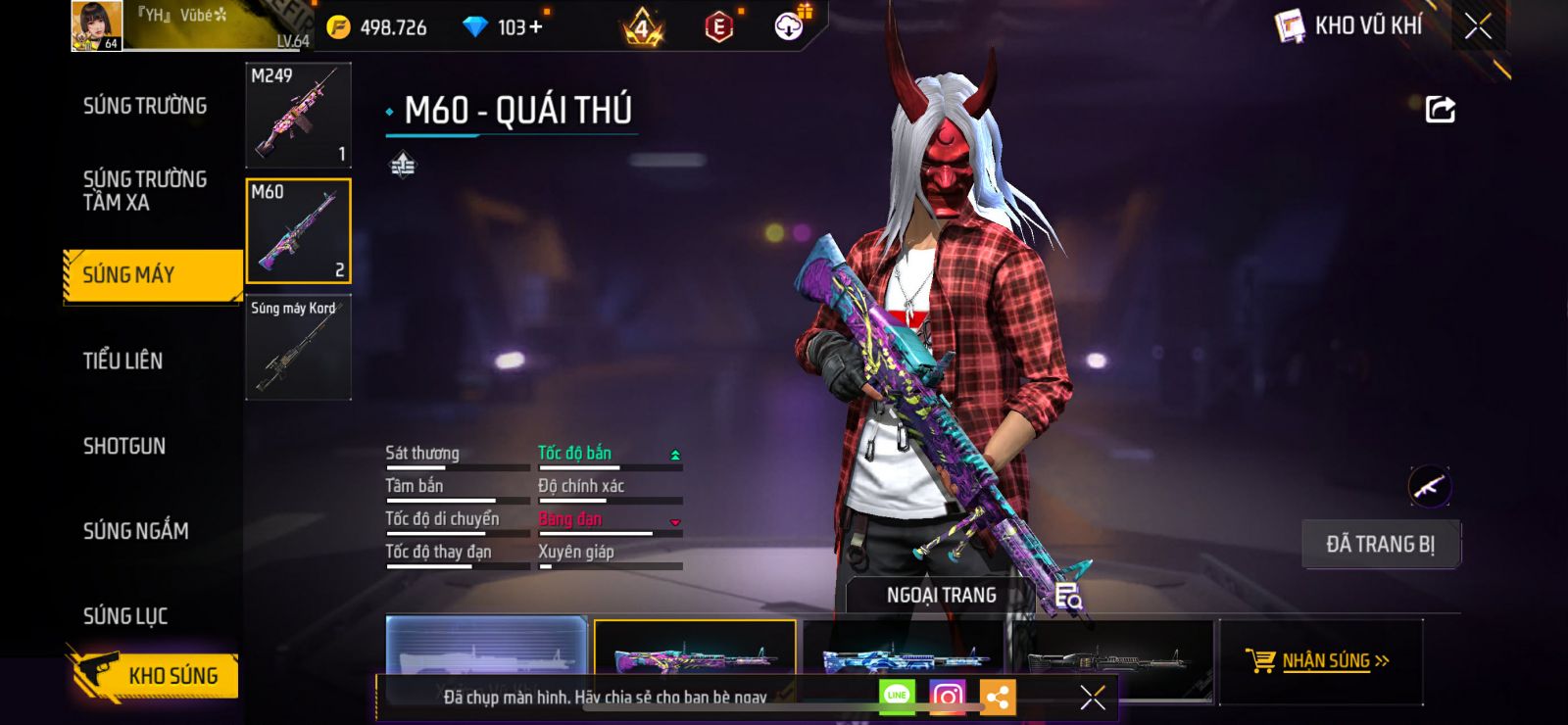Share the screenshot via LINE
This screenshot has width=1568, height=725.
click(897, 697)
